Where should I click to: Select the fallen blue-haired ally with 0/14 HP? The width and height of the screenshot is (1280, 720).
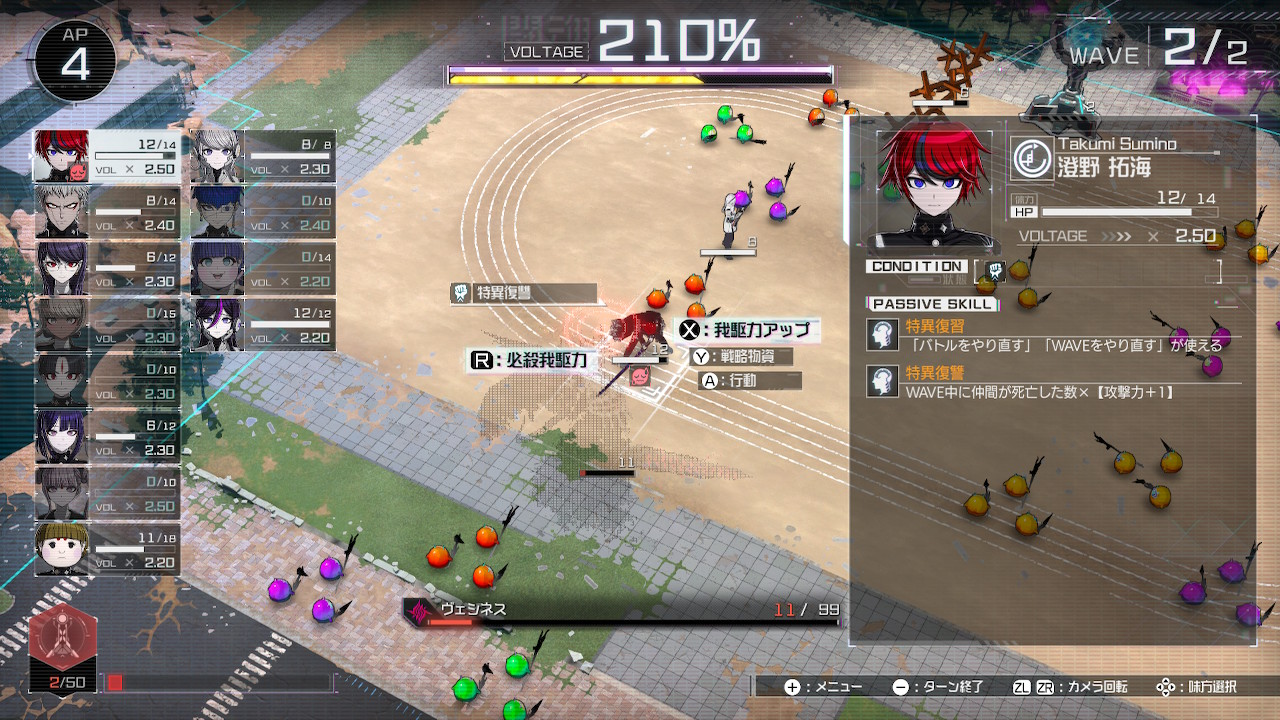pyautogui.click(x=262, y=268)
